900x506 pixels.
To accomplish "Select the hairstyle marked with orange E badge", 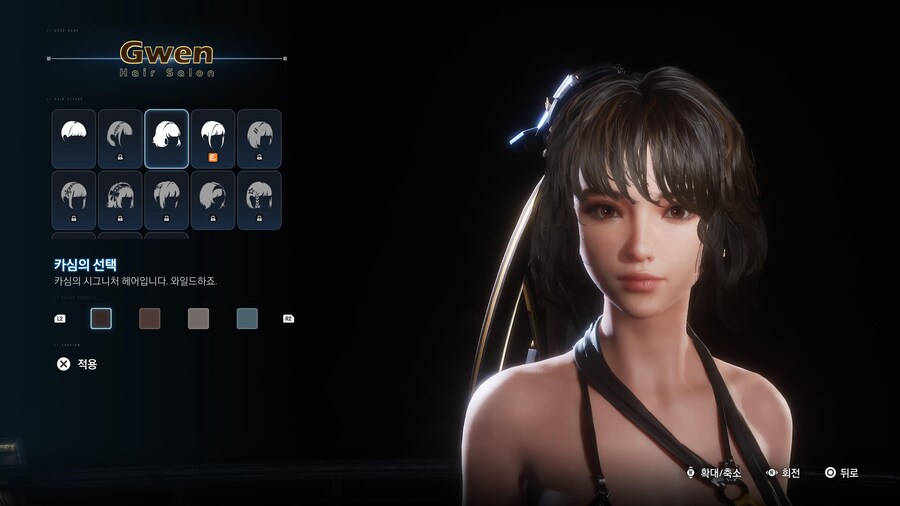I will (x=213, y=138).
